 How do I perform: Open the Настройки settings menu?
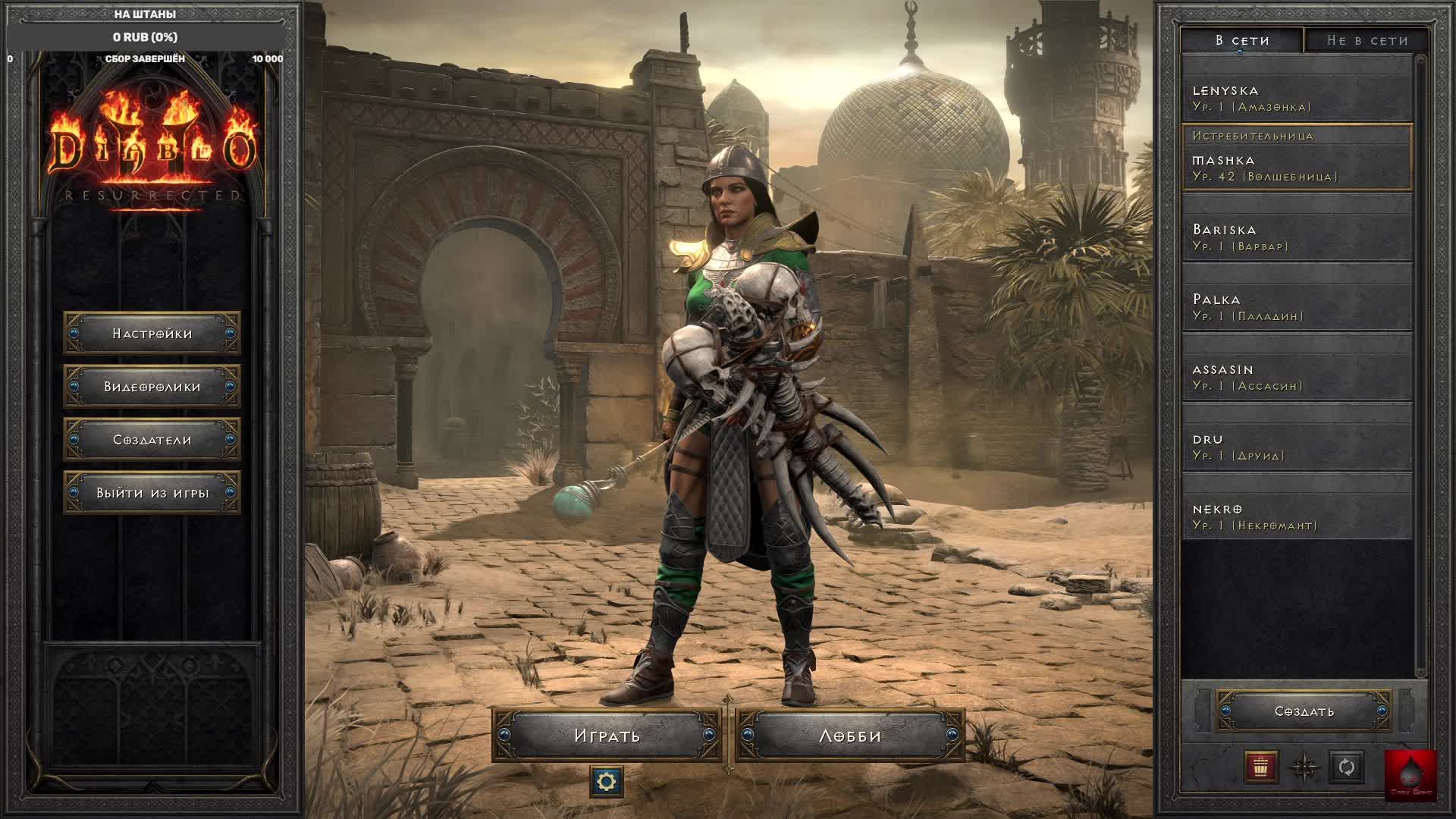click(x=152, y=334)
